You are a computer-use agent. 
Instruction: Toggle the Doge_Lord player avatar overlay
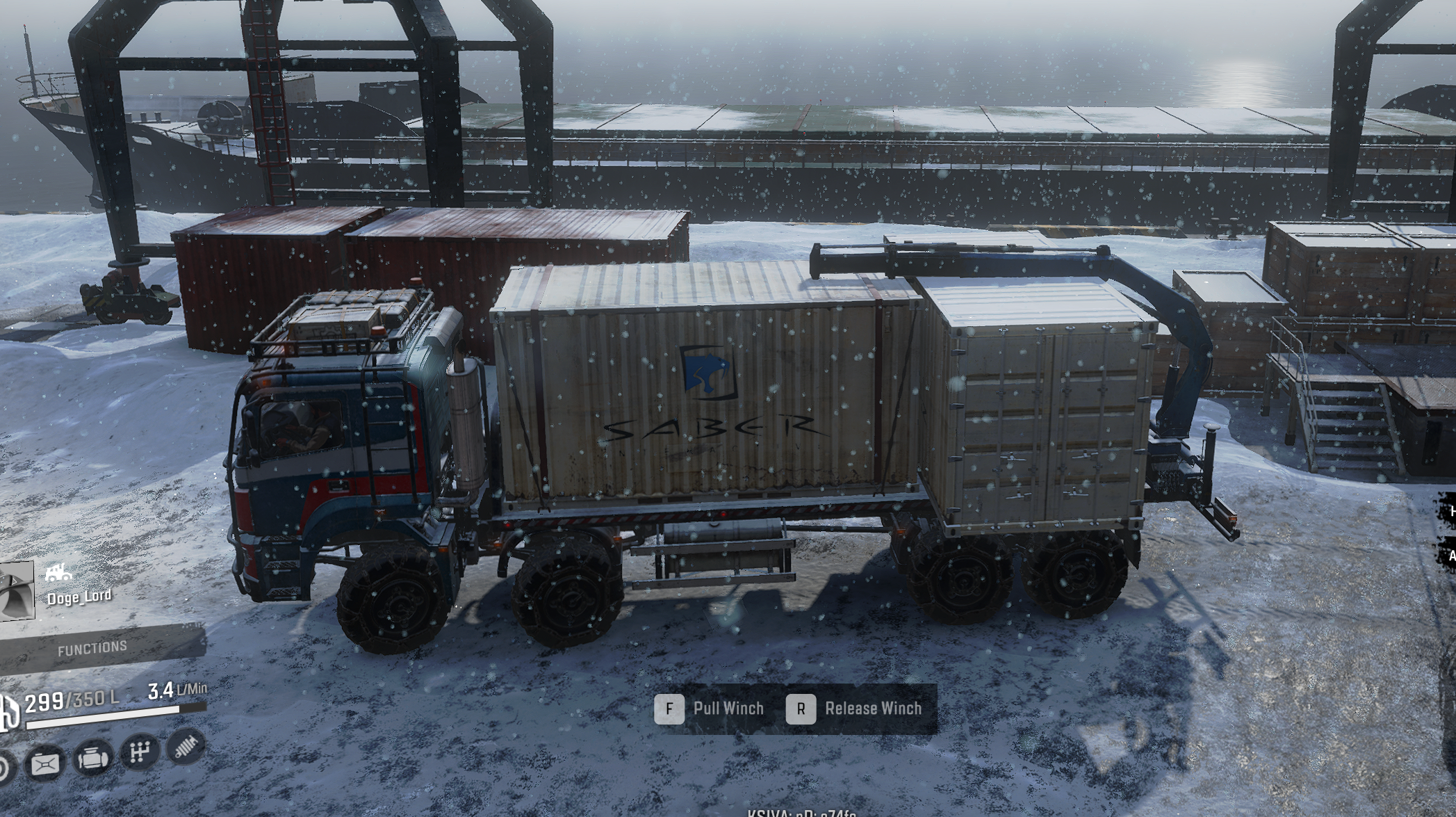(15, 591)
